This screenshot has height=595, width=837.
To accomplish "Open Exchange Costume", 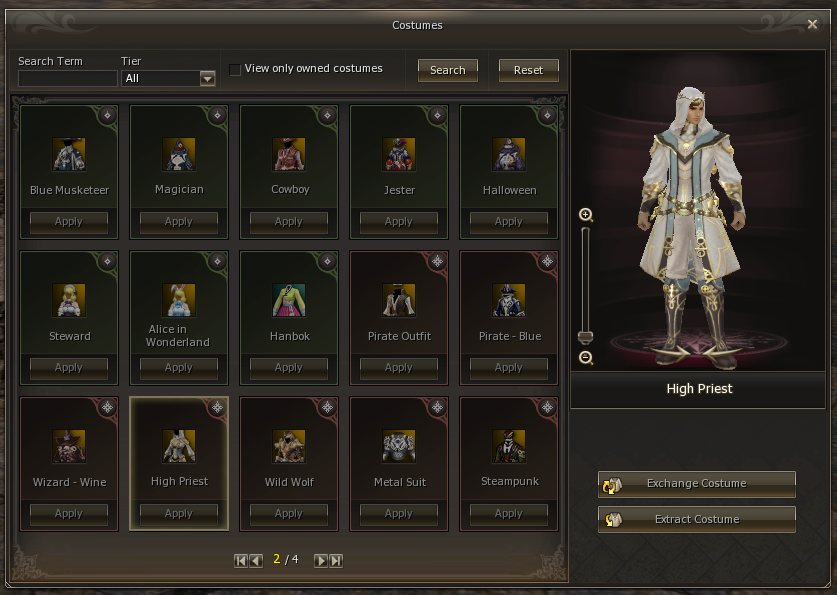I will click(697, 484).
